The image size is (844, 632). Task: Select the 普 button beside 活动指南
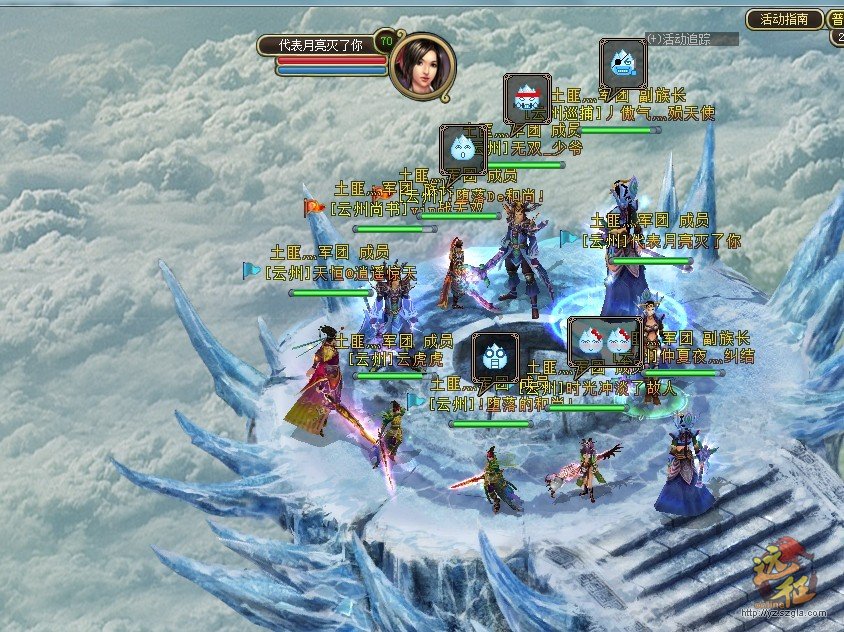point(836,18)
